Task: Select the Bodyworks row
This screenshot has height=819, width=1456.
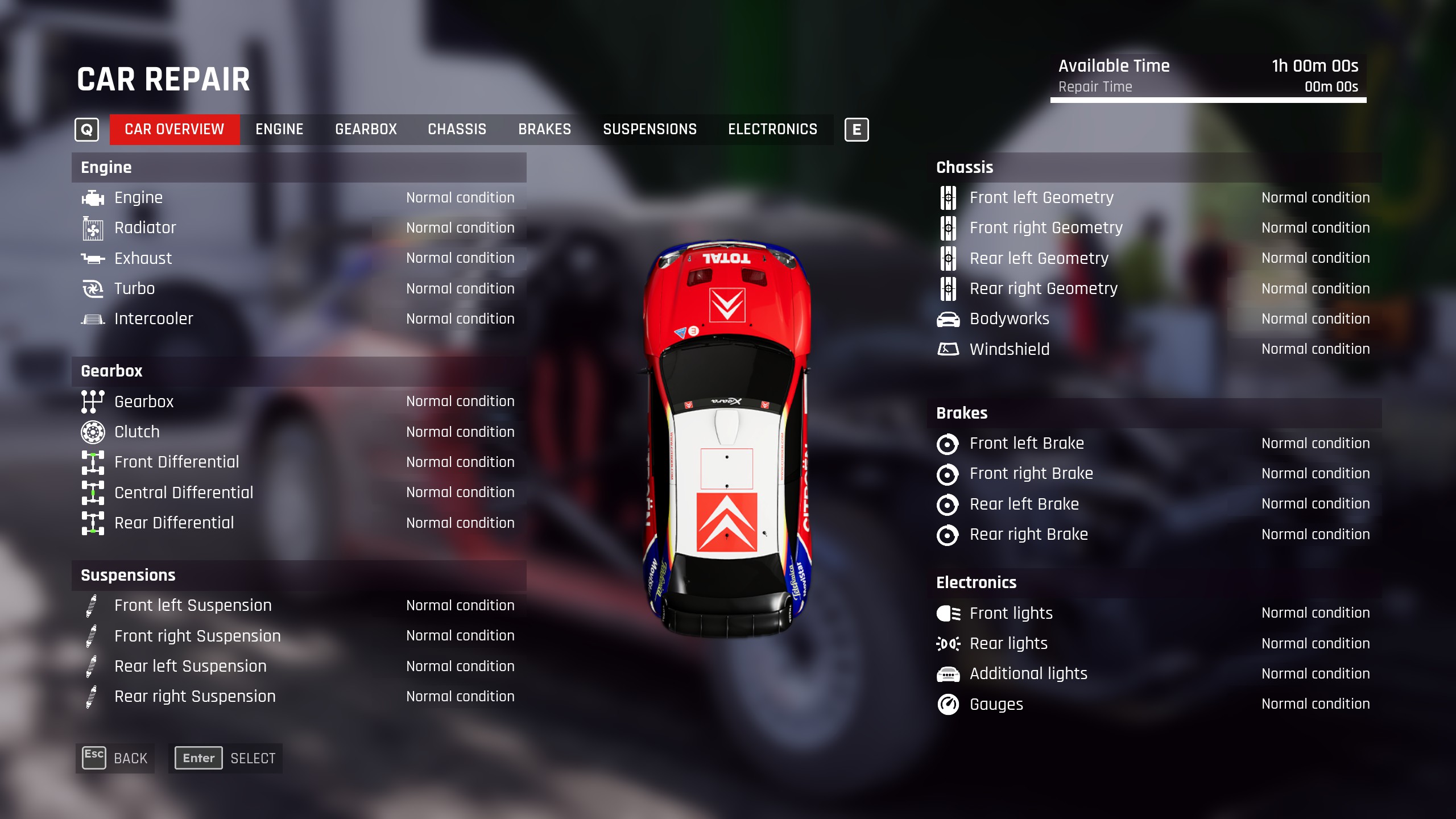Action: (1153, 319)
